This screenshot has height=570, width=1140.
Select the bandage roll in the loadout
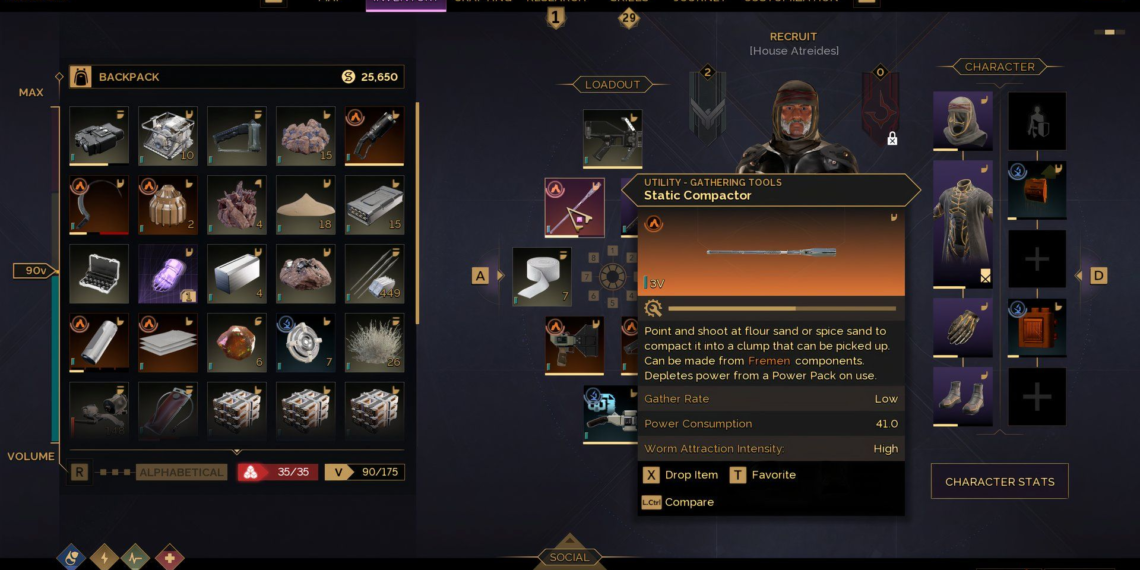point(542,277)
